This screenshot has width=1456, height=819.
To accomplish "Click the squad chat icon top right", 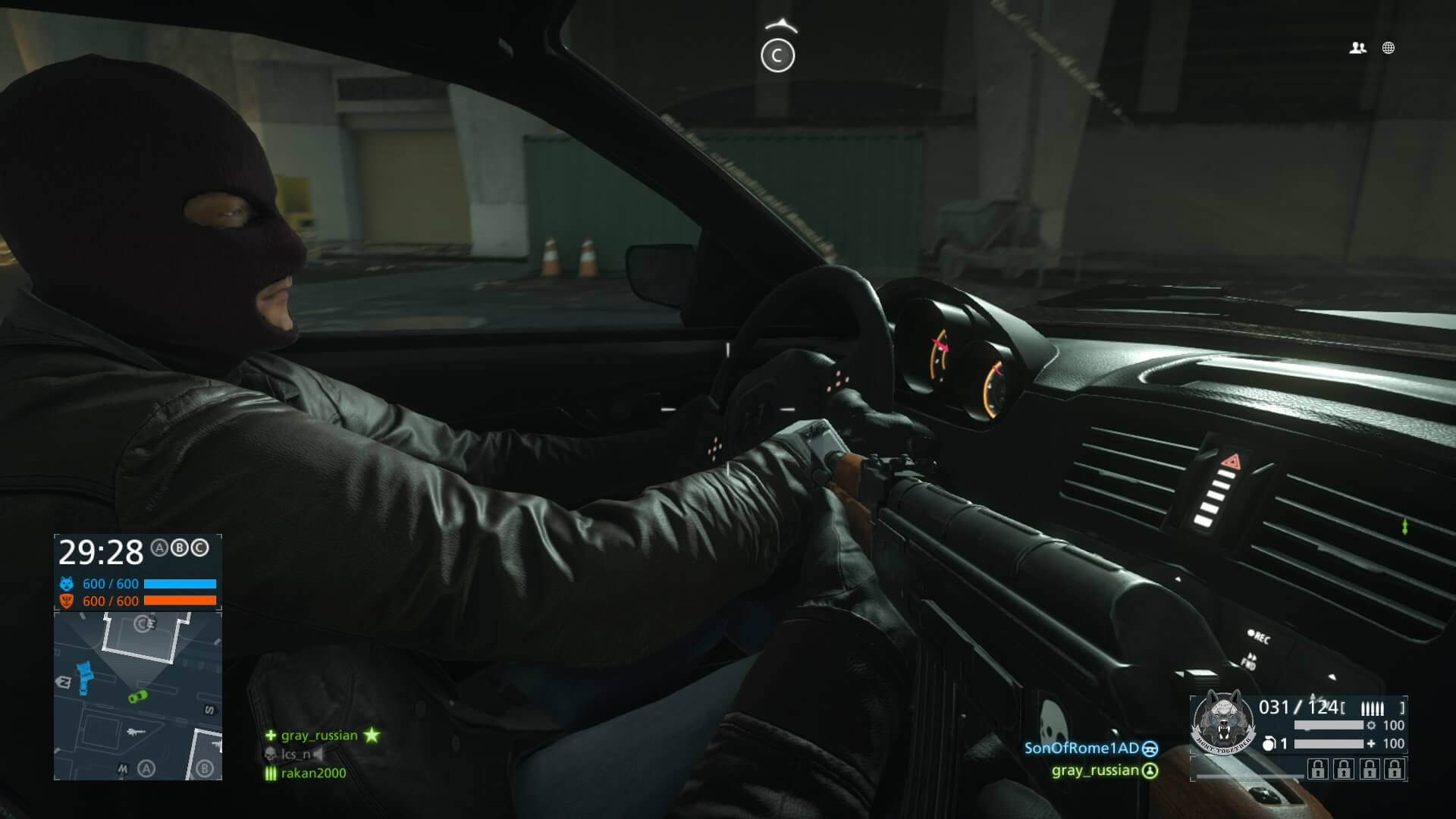I will coord(1357,48).
